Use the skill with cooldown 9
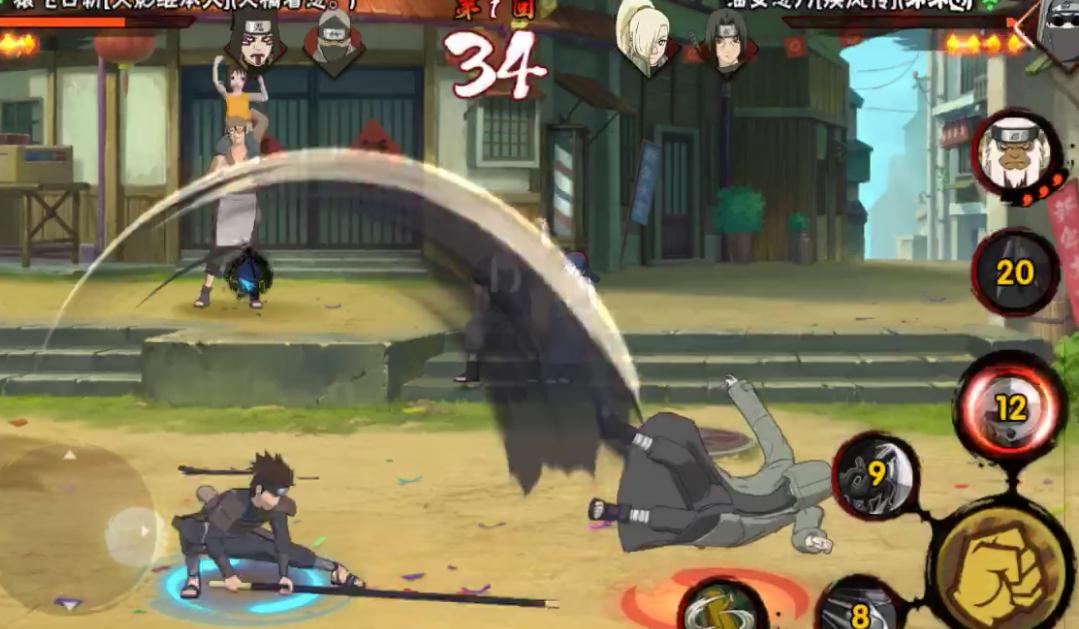Screen dimensions: 1079x629 point(877,475)
